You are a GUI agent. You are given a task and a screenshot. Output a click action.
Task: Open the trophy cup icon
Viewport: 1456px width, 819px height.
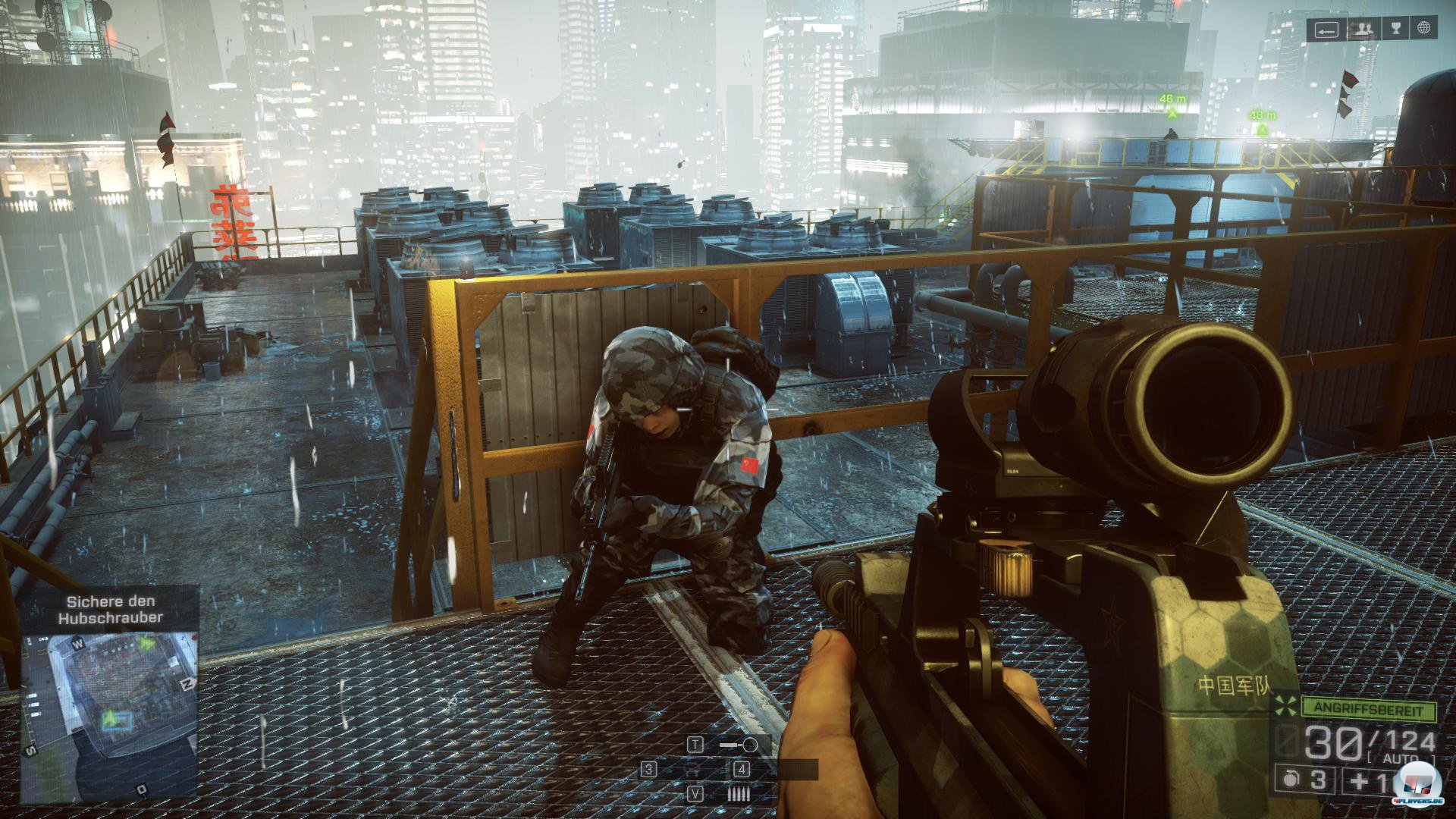click(x=1392, y=29)
